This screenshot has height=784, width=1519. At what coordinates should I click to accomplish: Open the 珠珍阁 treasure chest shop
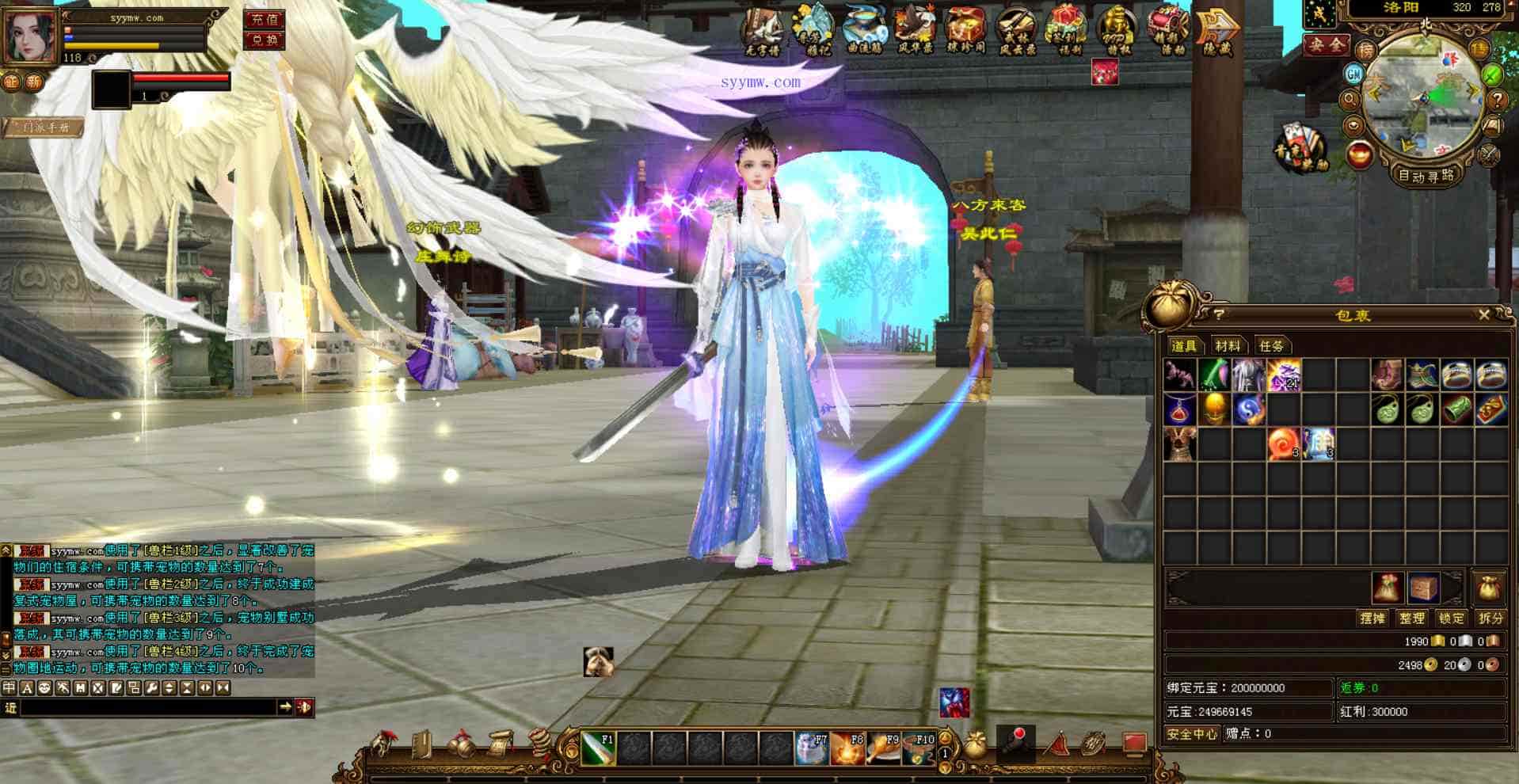click(965, 32)
